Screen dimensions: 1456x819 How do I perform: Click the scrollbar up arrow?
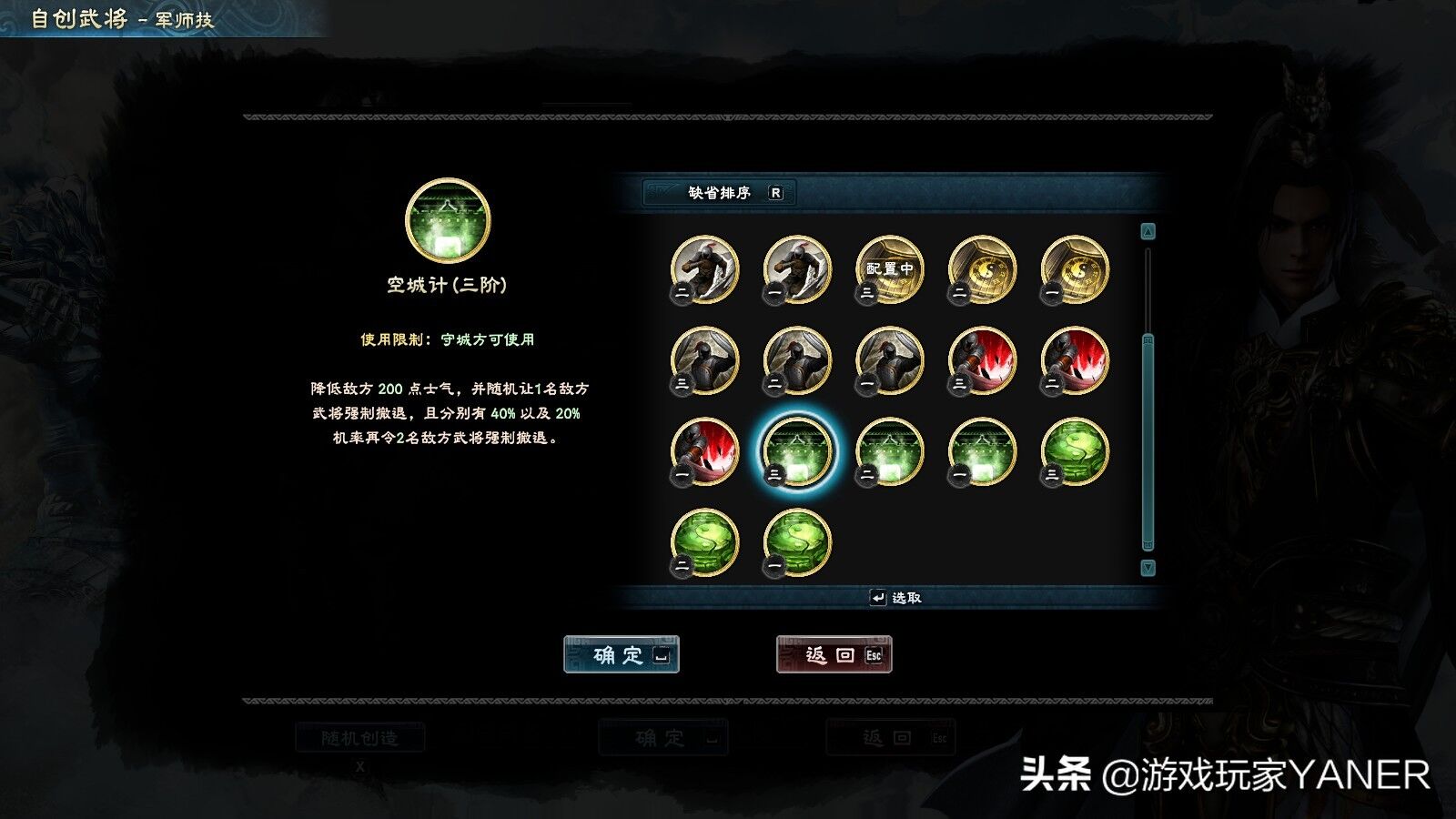(1148, 229)
